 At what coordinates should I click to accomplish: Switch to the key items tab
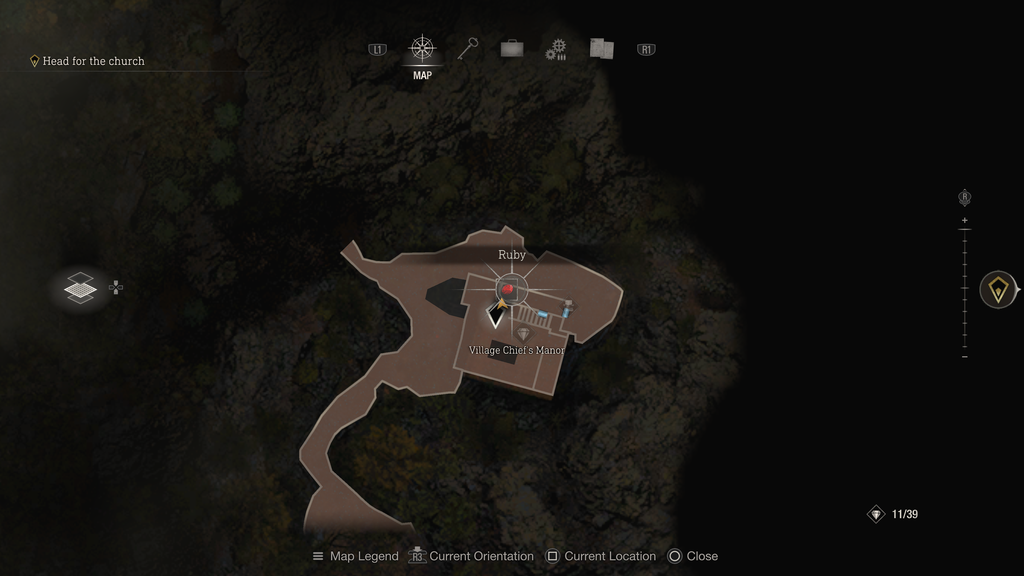click(x=468, y=49)
